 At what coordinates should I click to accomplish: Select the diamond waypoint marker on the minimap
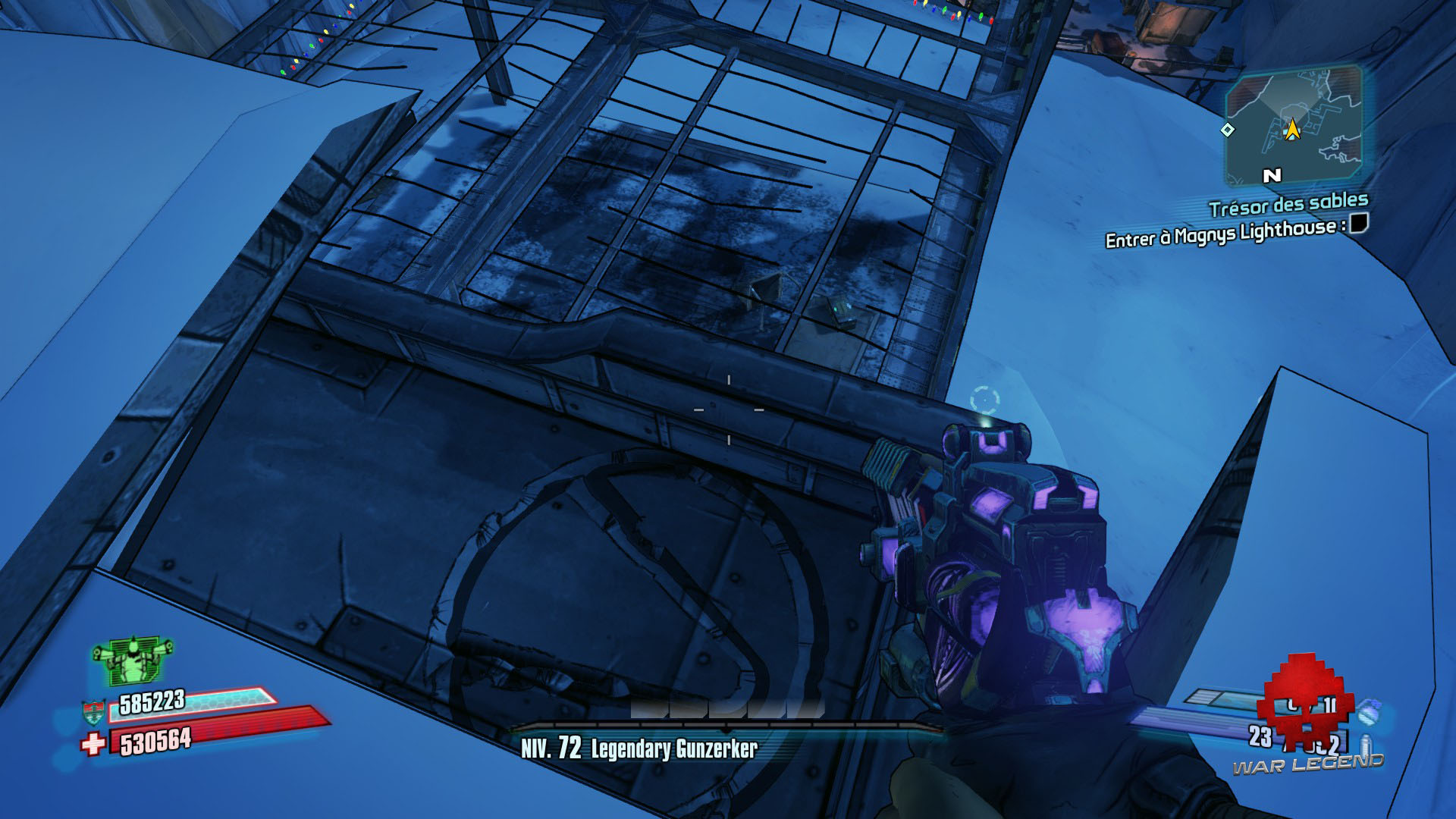pos(1227,130)
